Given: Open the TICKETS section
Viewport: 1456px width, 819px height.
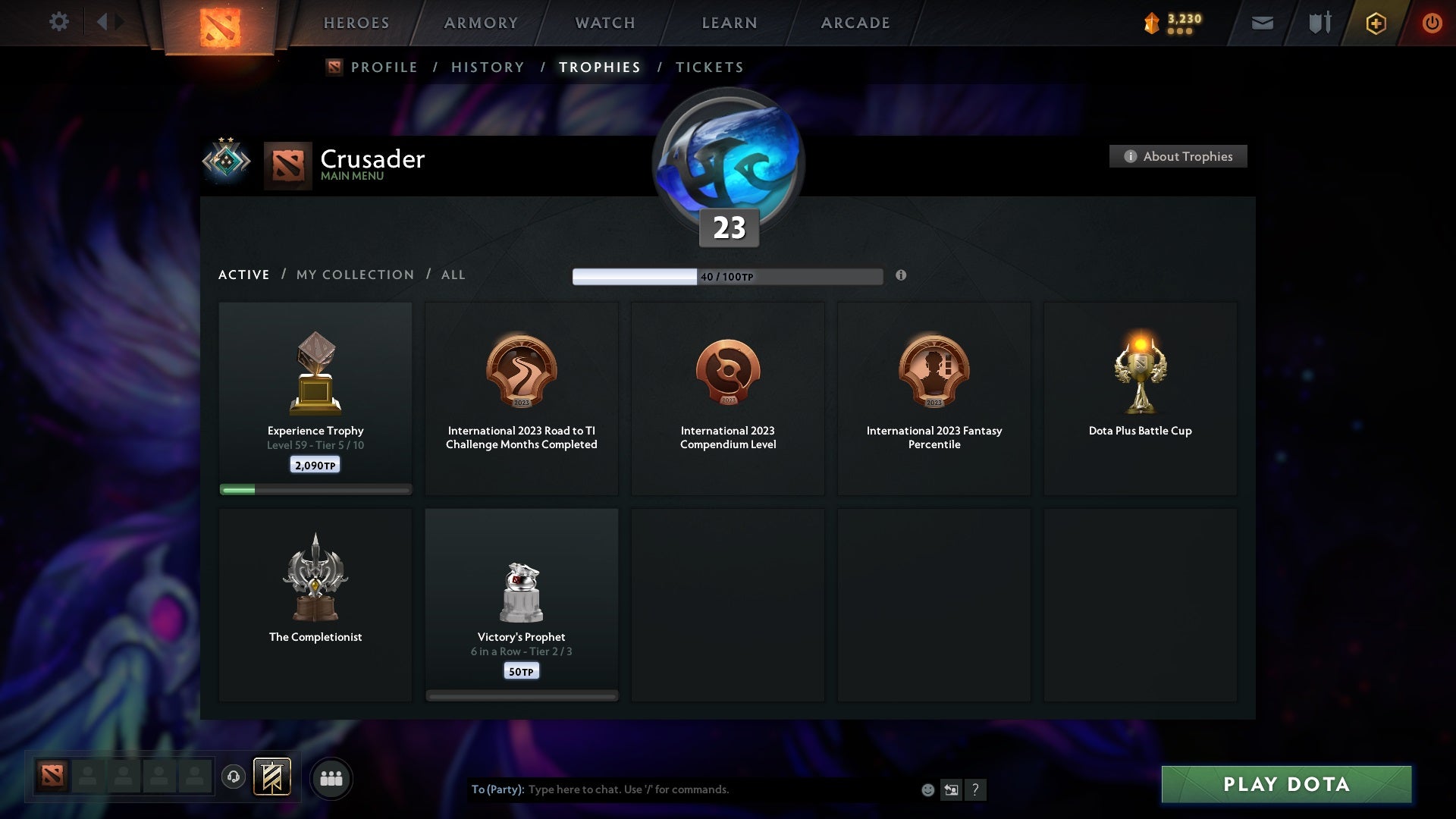Looking at the screenshot, I should tap(709, 67).
